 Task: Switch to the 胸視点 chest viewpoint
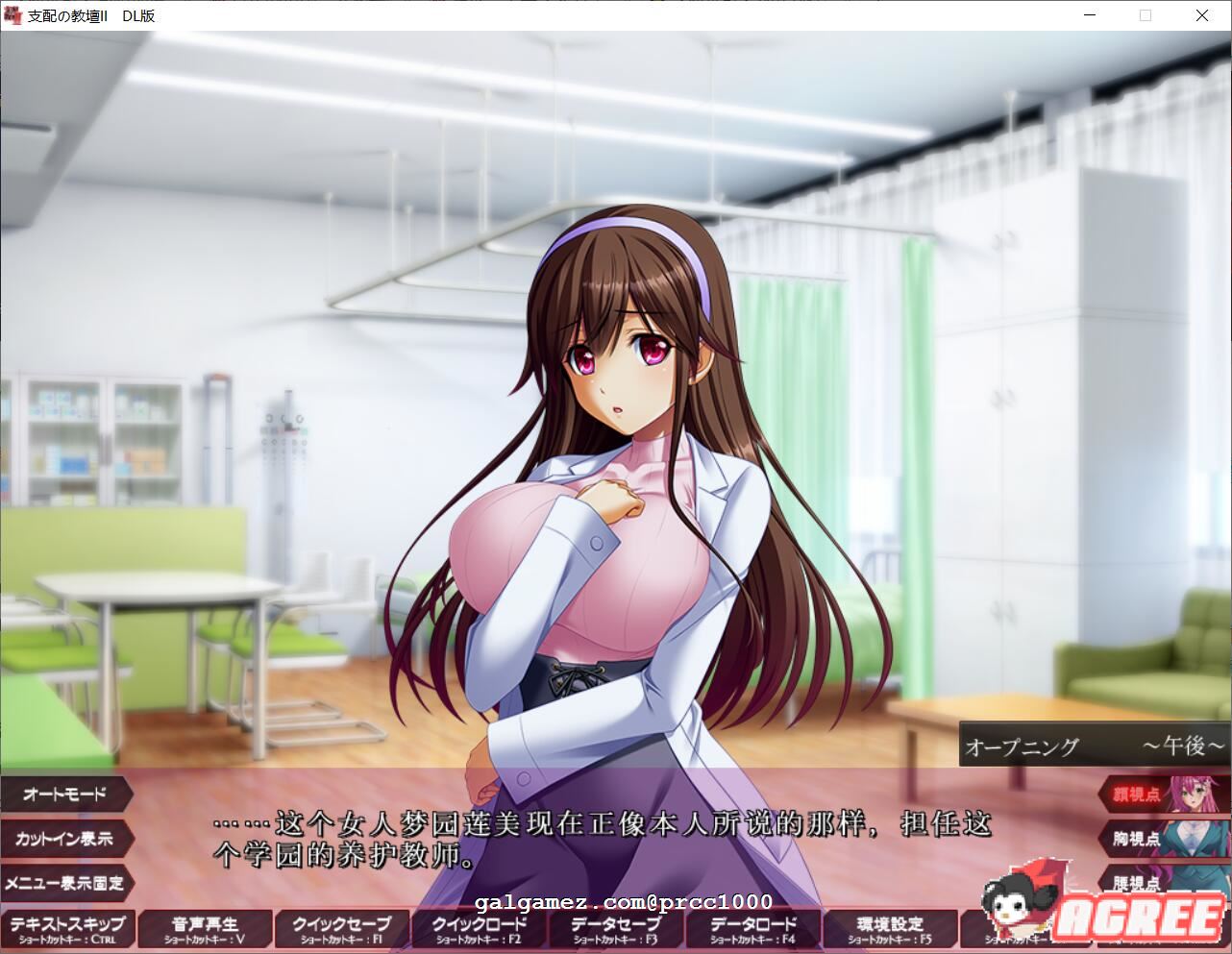1139,840
